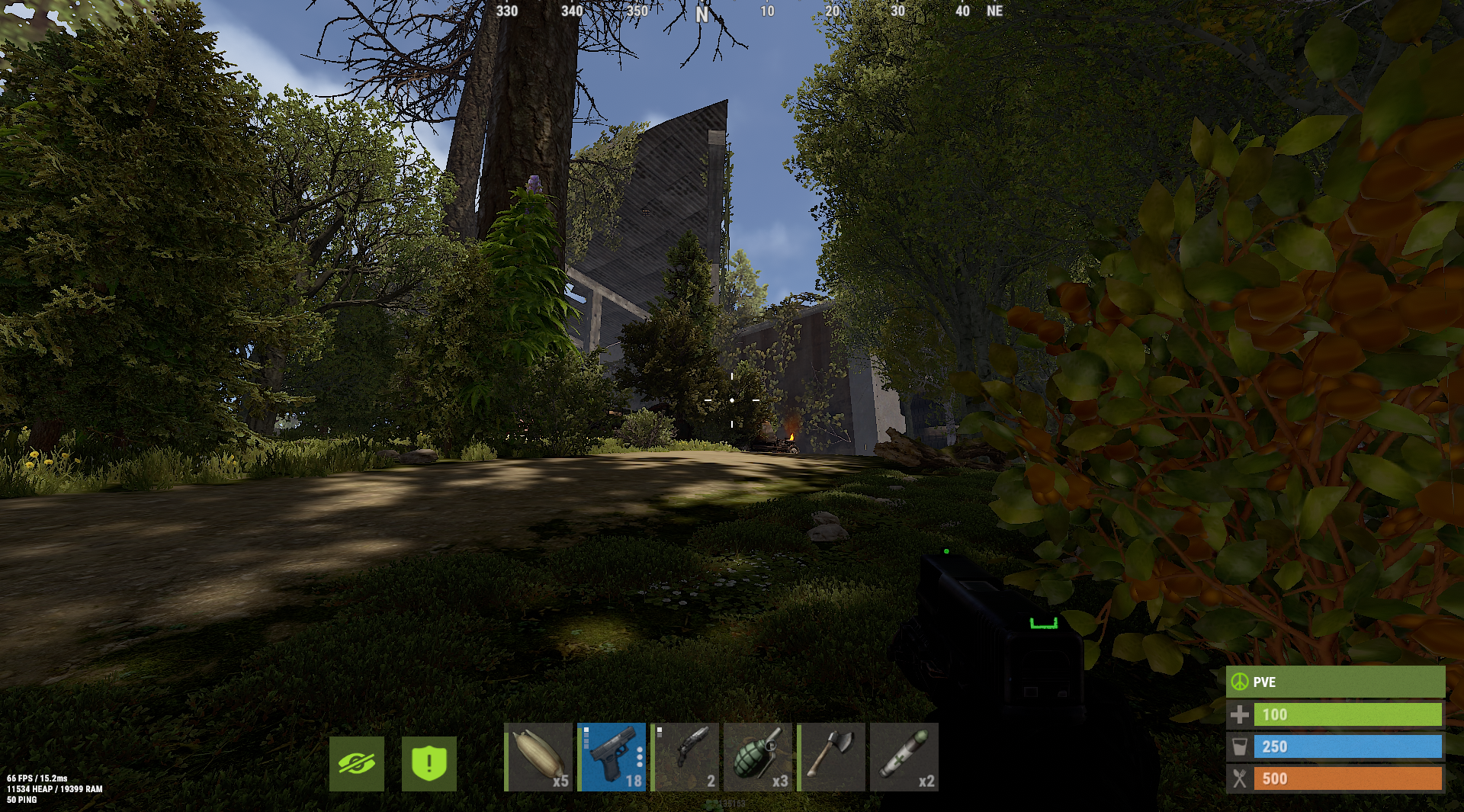1464x812 pixels.
Task: Click the crossed-out eye status icon
Action: (x=357, y=763)
